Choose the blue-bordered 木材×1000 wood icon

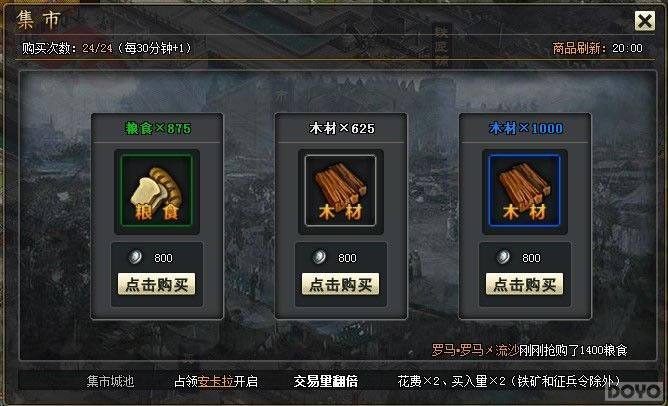pos(525,190)
